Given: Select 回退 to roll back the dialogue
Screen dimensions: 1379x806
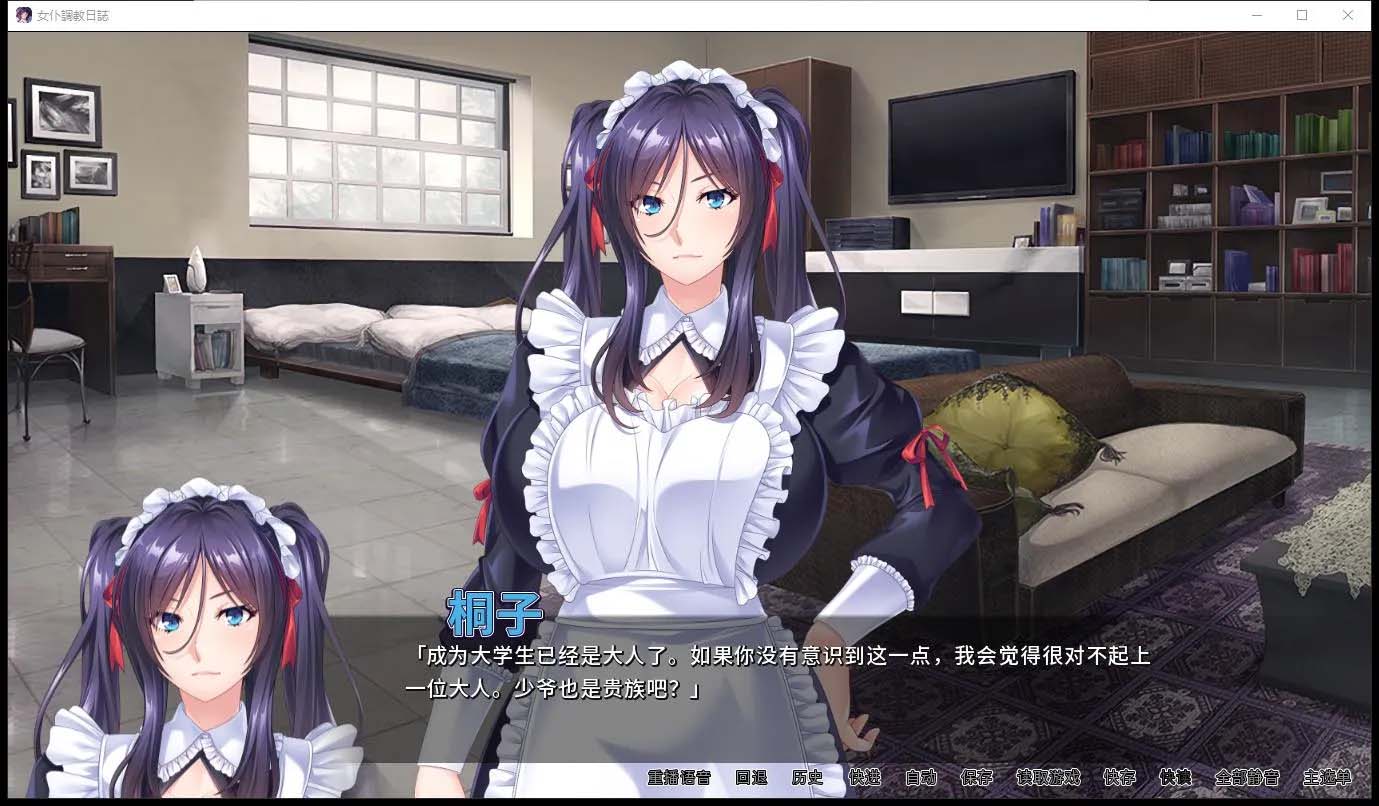Looking at the screenshot, I should click(x=750, y=777).
